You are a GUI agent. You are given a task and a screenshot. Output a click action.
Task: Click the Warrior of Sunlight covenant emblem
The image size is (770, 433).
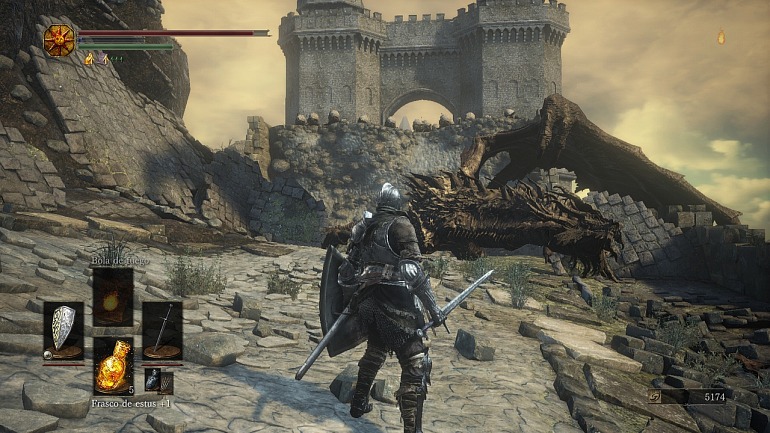click(x=59, y=40)
